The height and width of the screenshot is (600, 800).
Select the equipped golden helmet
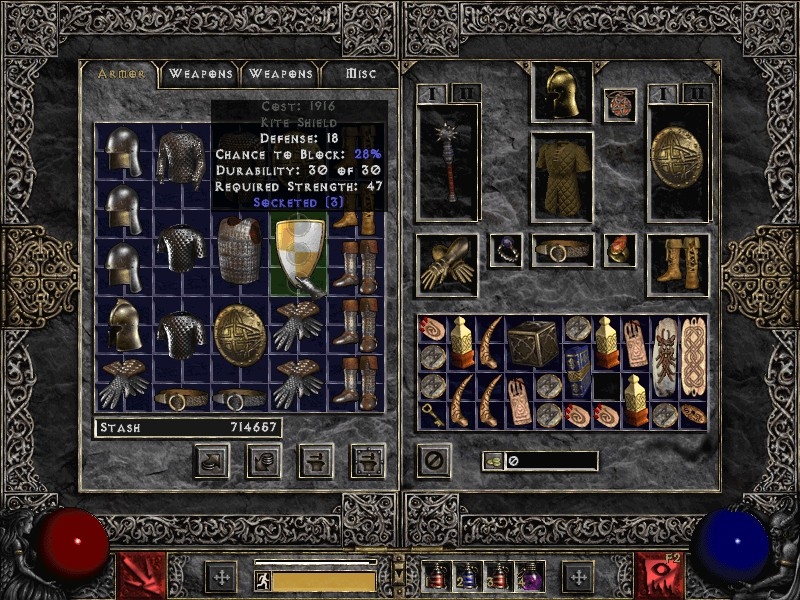point(562,93)
